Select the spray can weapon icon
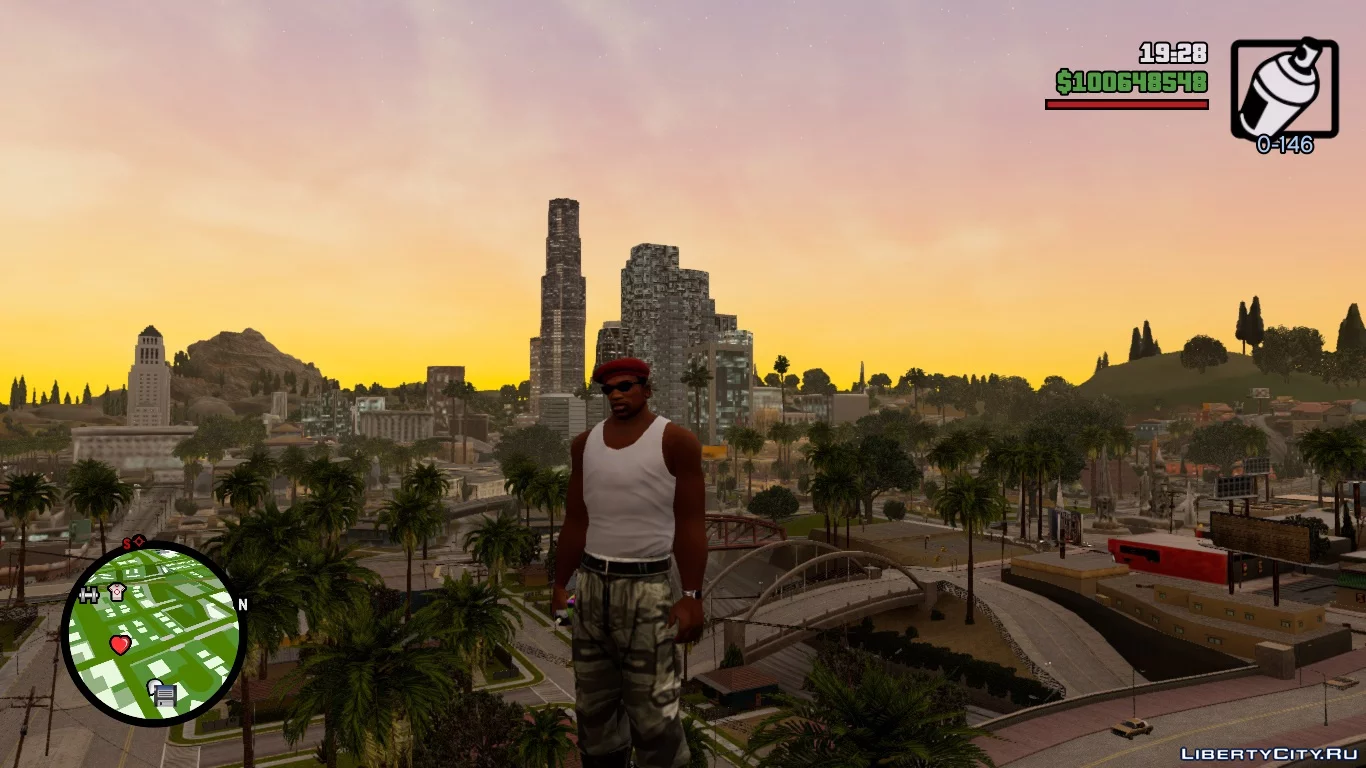The width and height of the screenshot is (1366, 768). pyautogui.click(x=1284, y=89)
